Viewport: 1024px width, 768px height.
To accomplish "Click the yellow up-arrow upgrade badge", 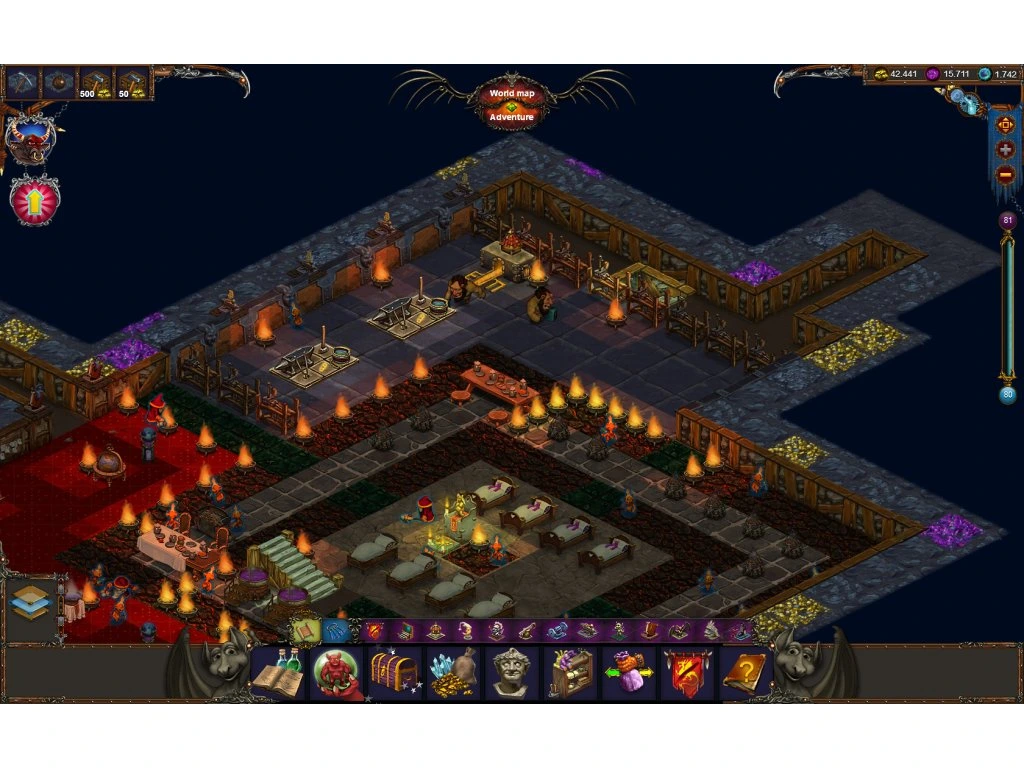I will (x=35, y=199).
